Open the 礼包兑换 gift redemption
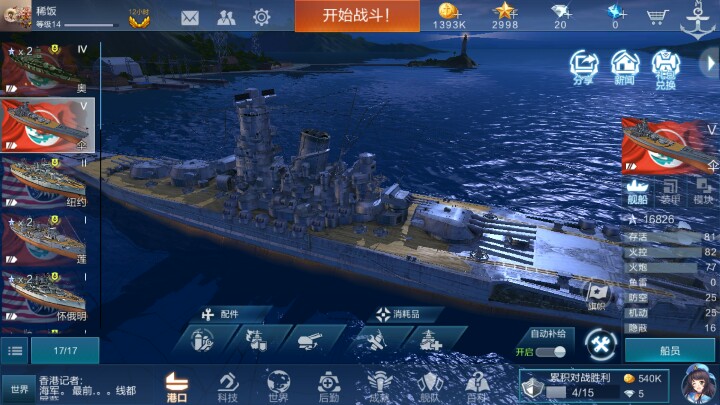This screenshot has width=720, height=405. point(665,66)
